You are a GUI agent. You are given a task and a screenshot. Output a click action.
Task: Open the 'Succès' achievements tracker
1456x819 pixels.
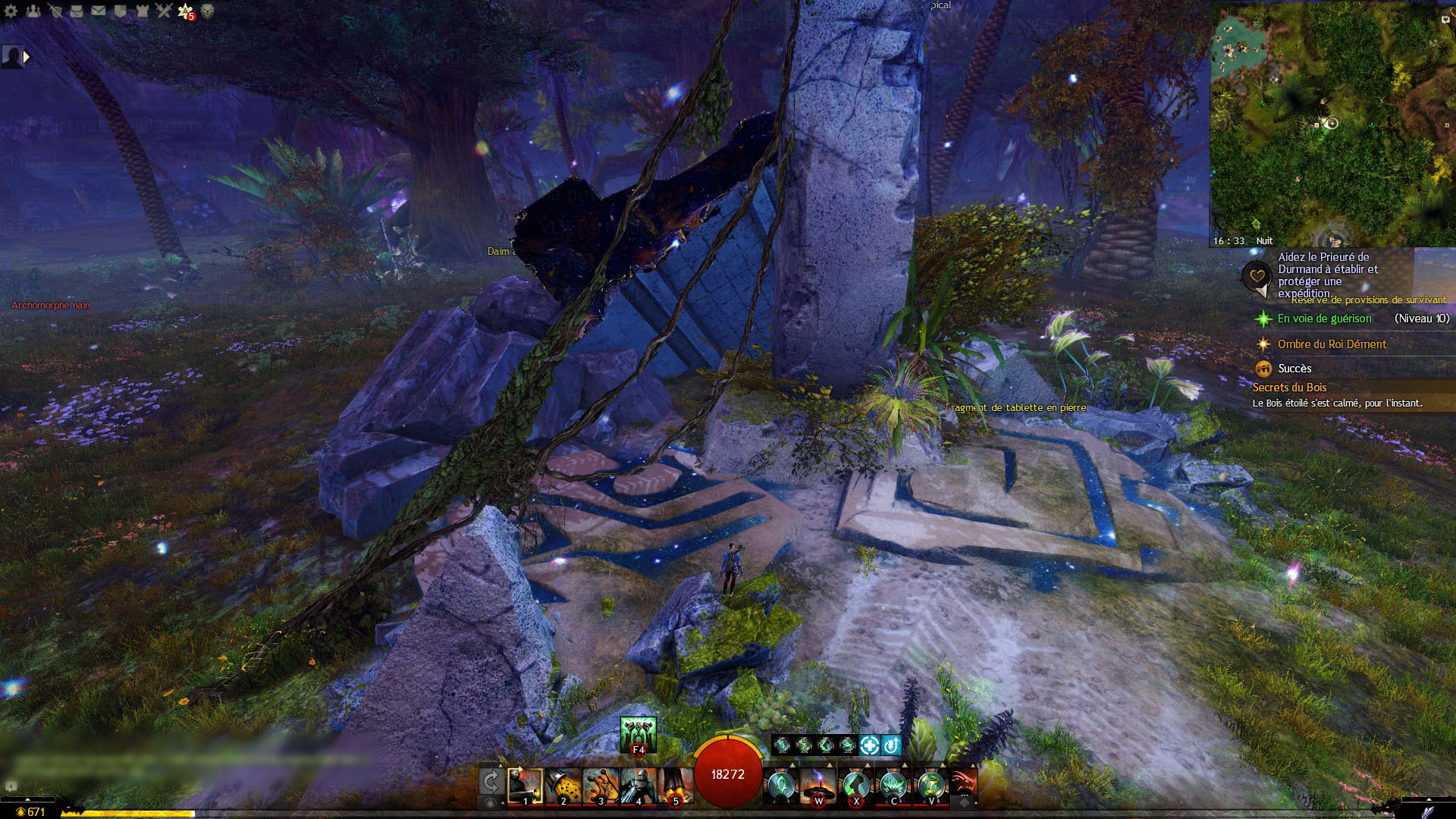(1294, 369)
